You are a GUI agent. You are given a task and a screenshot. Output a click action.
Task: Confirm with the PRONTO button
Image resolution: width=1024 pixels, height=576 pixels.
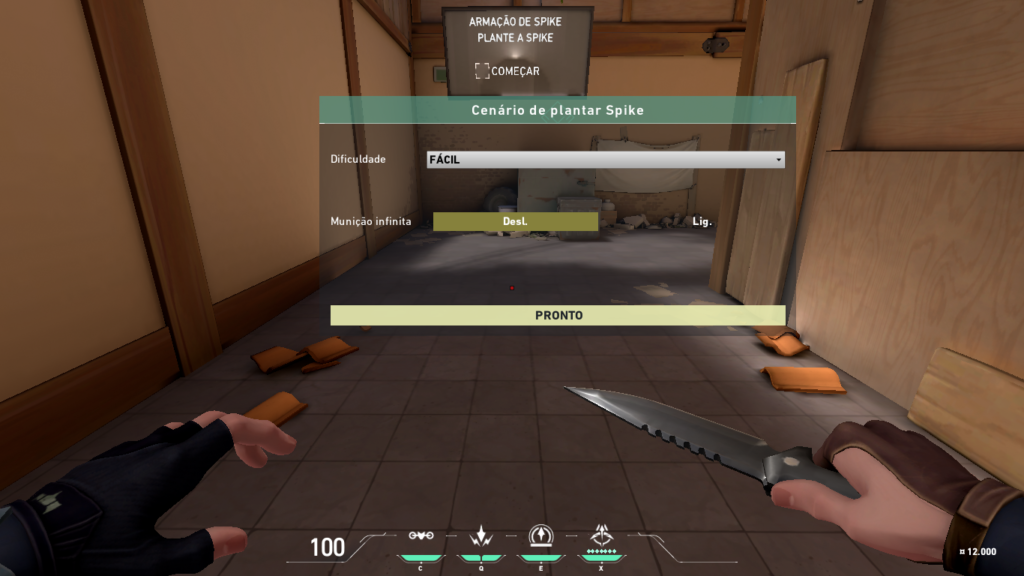pyautogui.click(x=558, y=315)
